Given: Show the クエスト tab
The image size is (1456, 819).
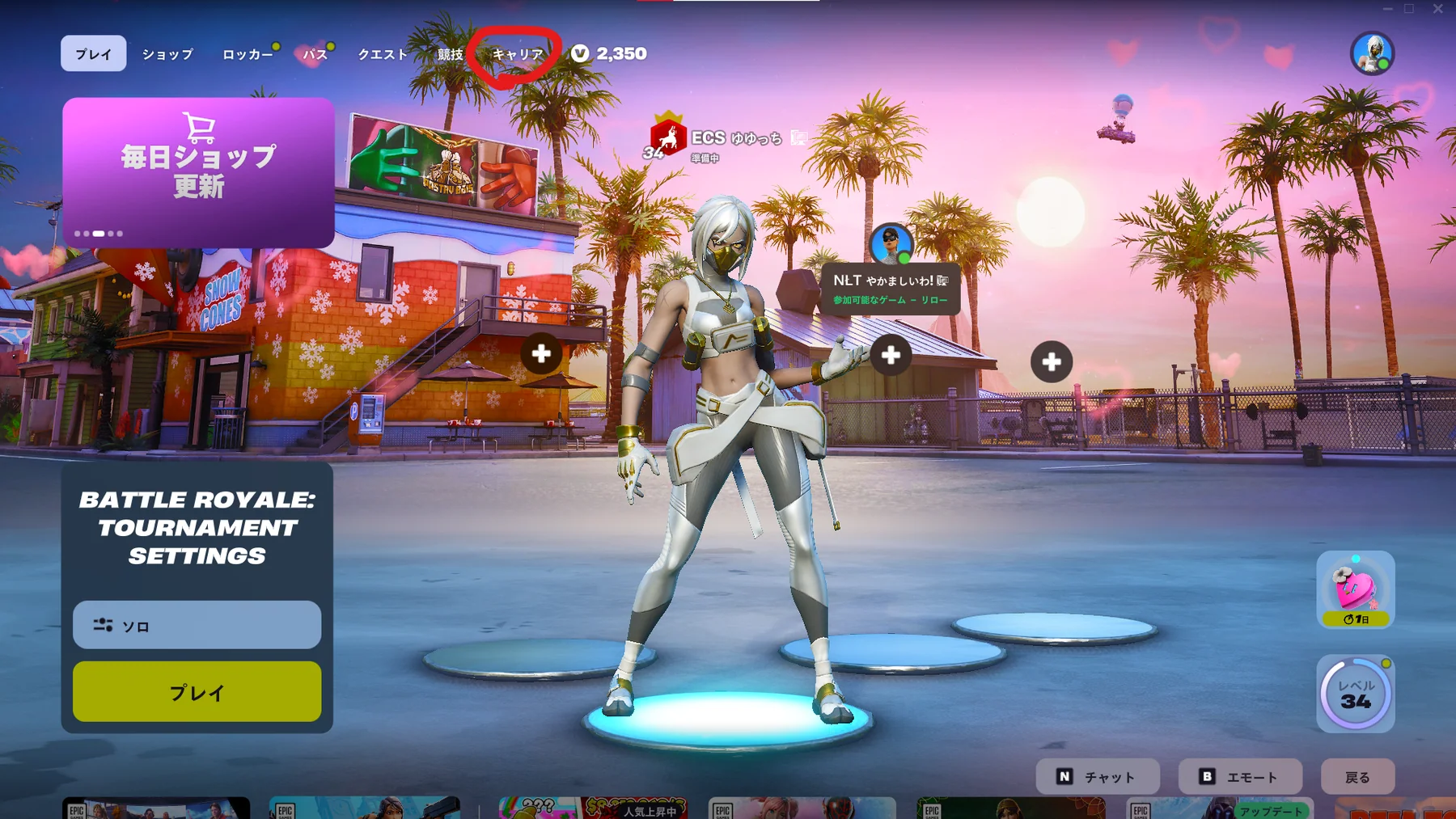Looking at the screenshot, I should coord(383,54).
